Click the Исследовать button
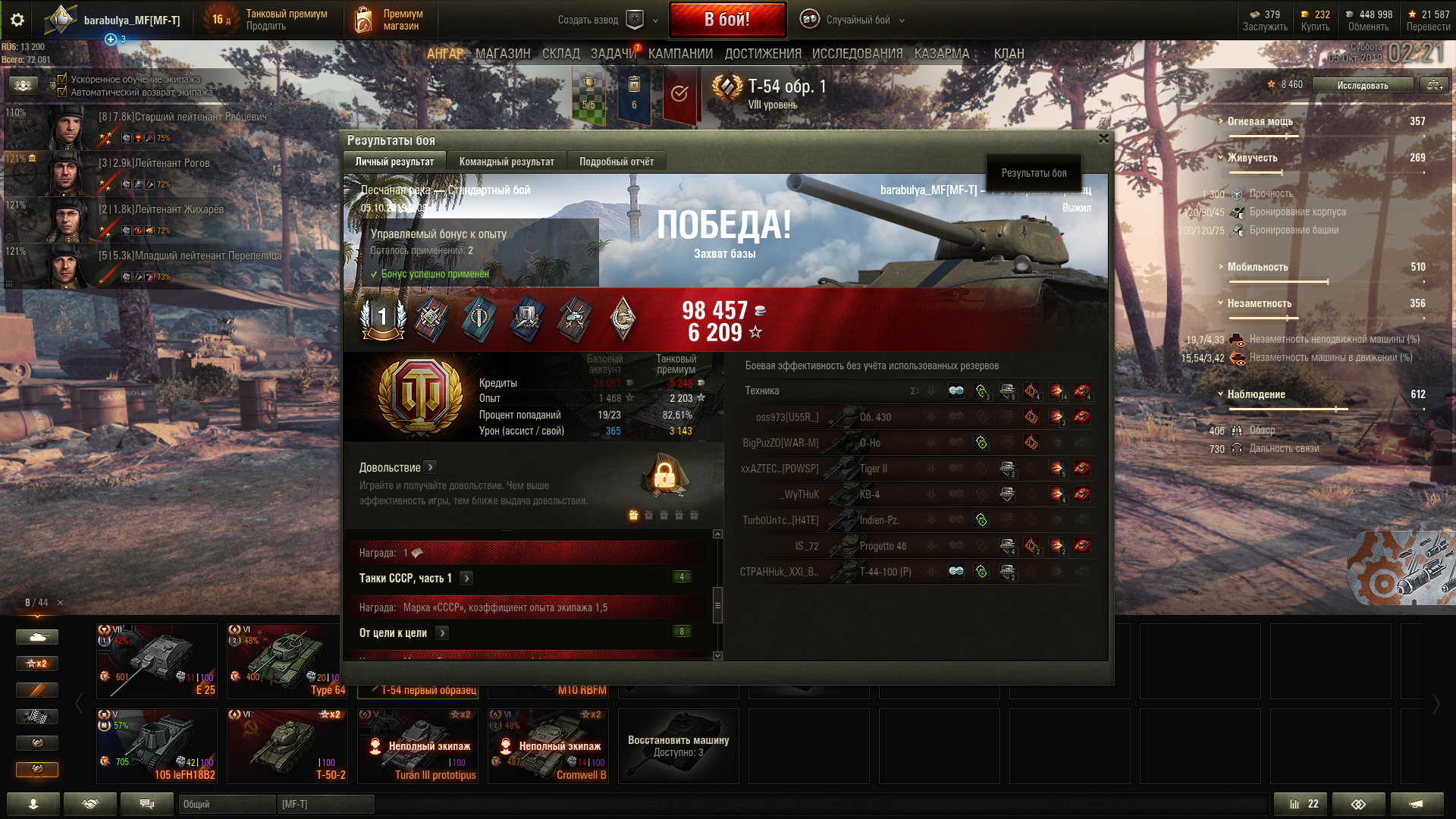The image size is (1456, 819). 1362,85
